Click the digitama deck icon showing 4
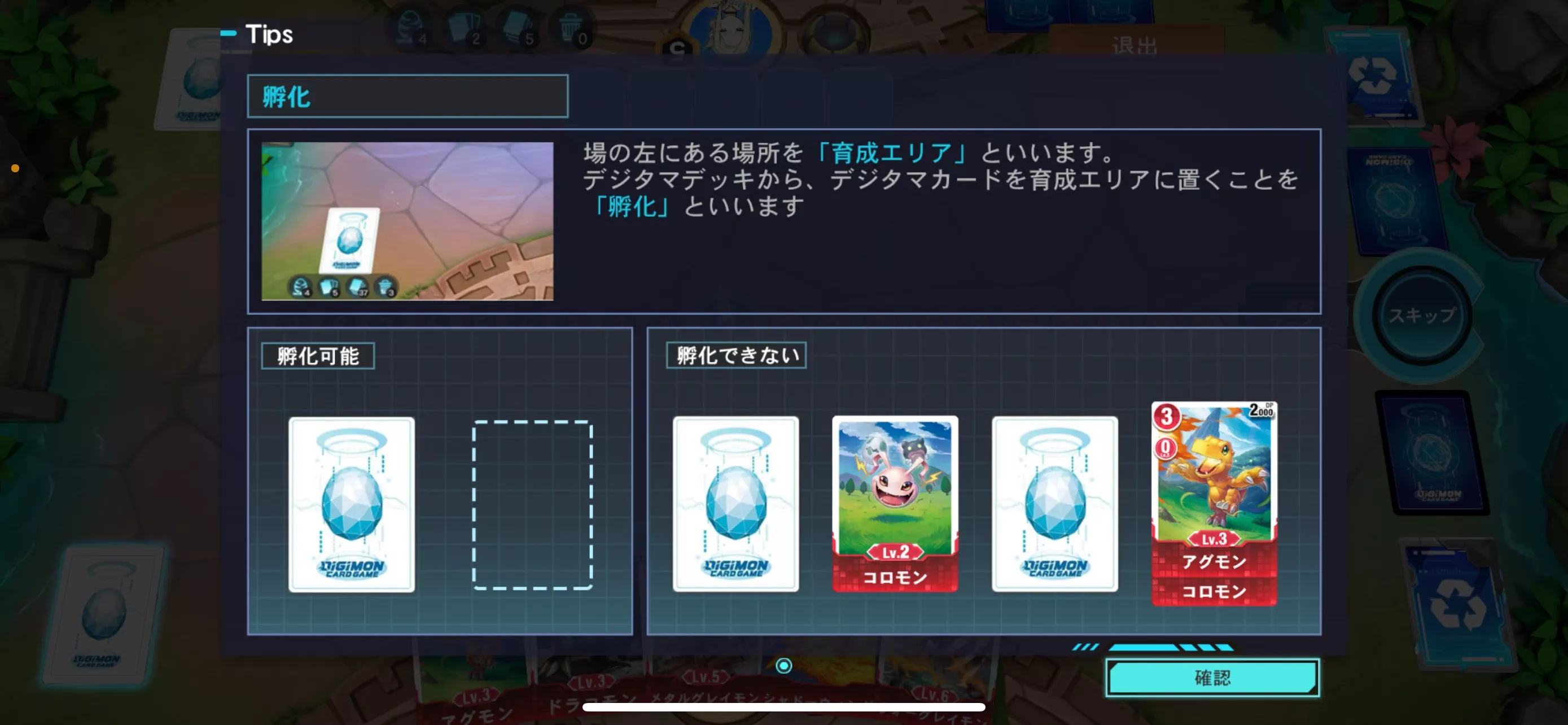The width and height of the screenshot is (1568, 725). [x=409, y=27]
